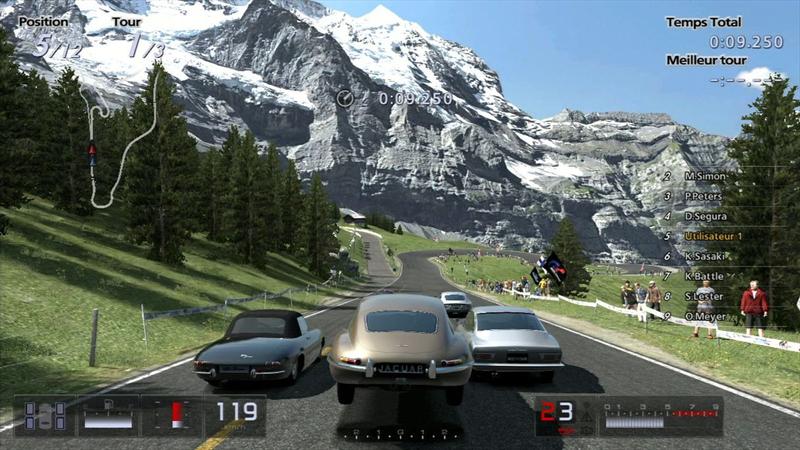Choose D.Segura in the driver standings
The width and height of the screenshot is (800, 450).
point(705,216)
